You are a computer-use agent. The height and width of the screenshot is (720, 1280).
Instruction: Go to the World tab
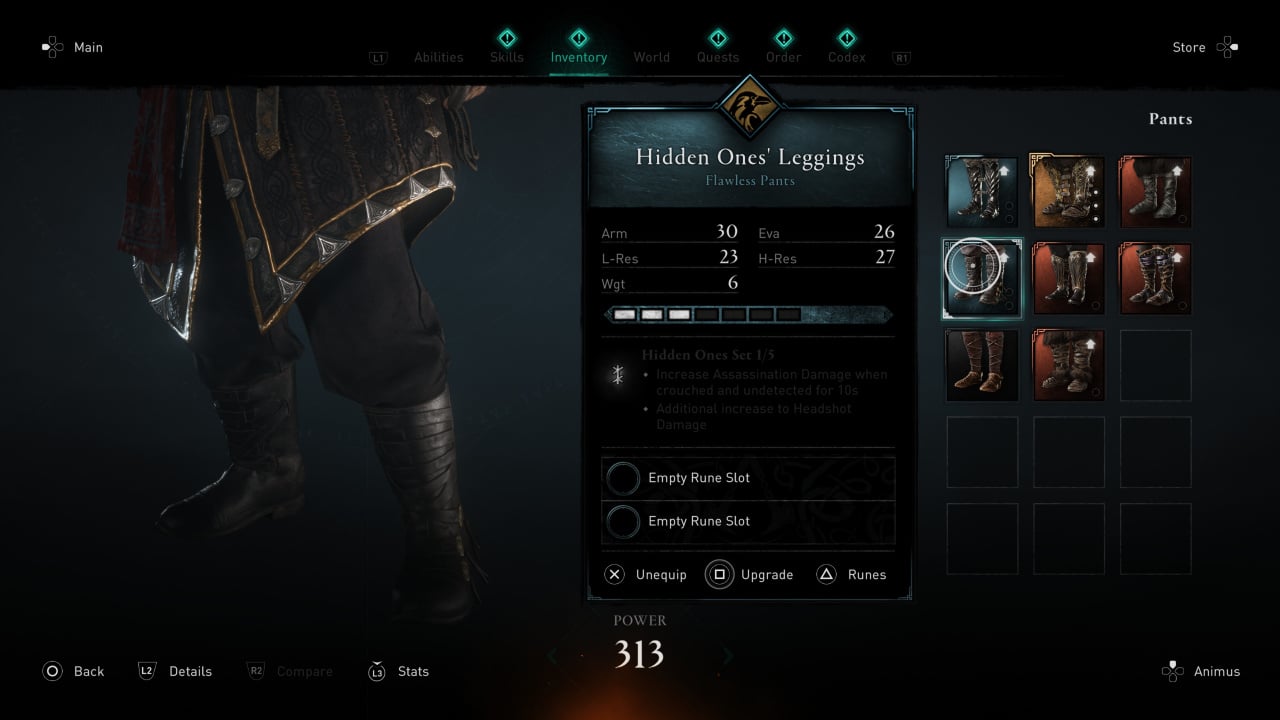pyautogui.click(x=651, y=57)
